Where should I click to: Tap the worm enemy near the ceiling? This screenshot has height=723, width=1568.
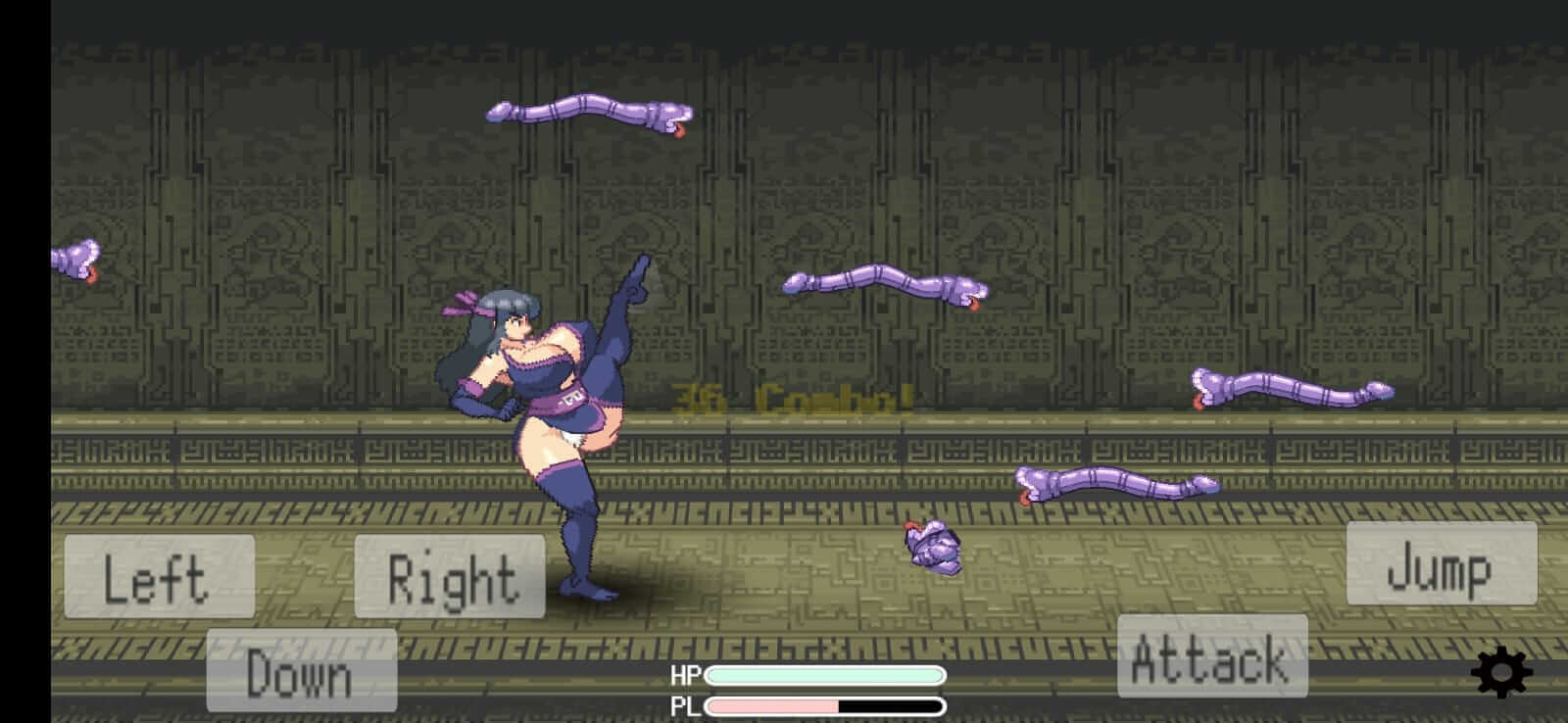click(588, 111)
